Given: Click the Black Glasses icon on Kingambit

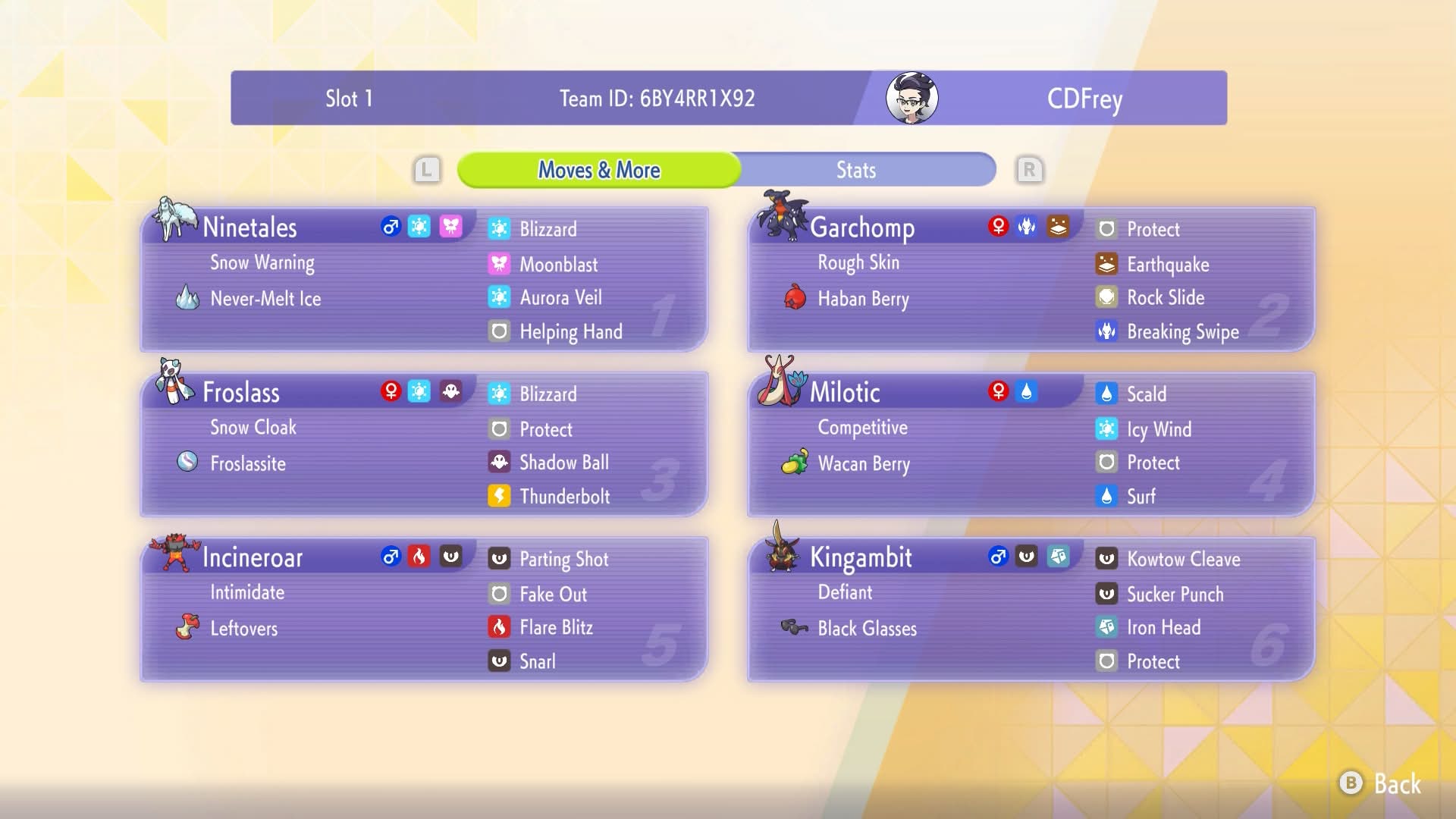Looking at the screenshot, I should (794, 628).
